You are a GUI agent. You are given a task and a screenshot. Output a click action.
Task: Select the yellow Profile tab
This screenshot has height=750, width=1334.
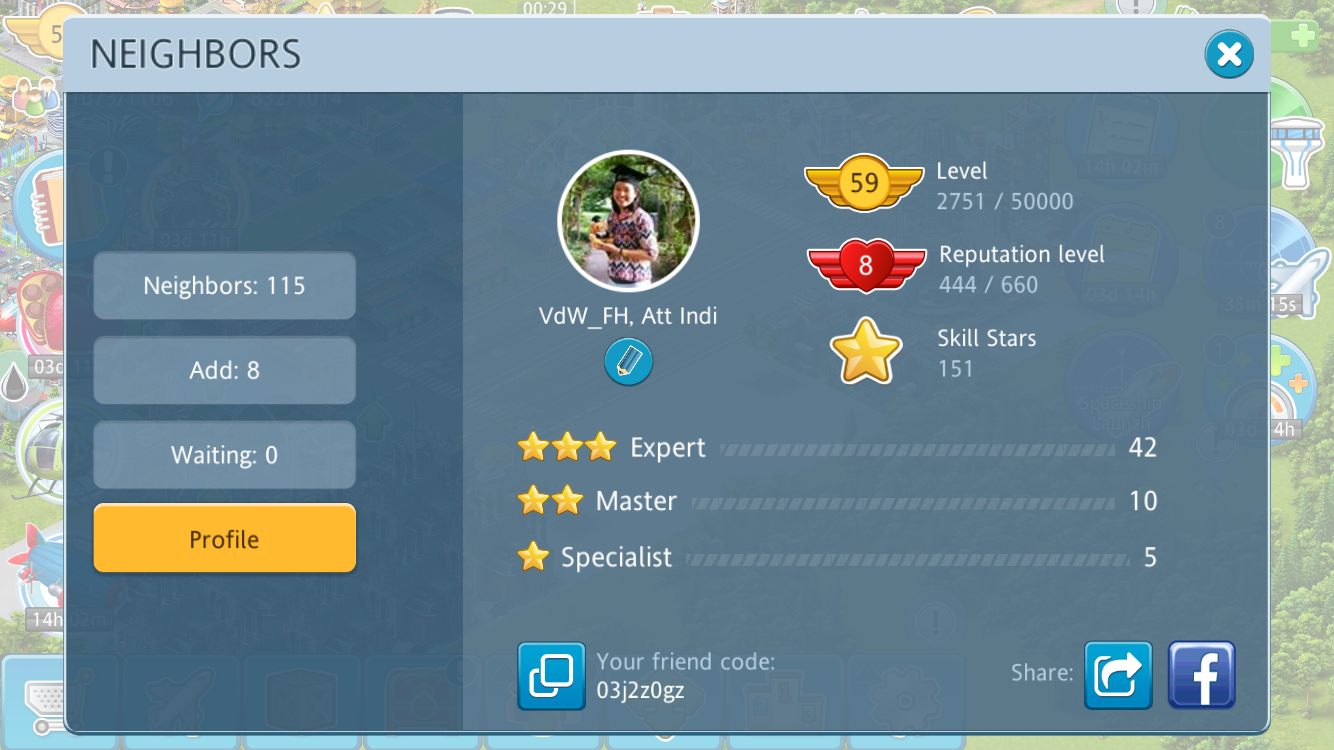224,539
